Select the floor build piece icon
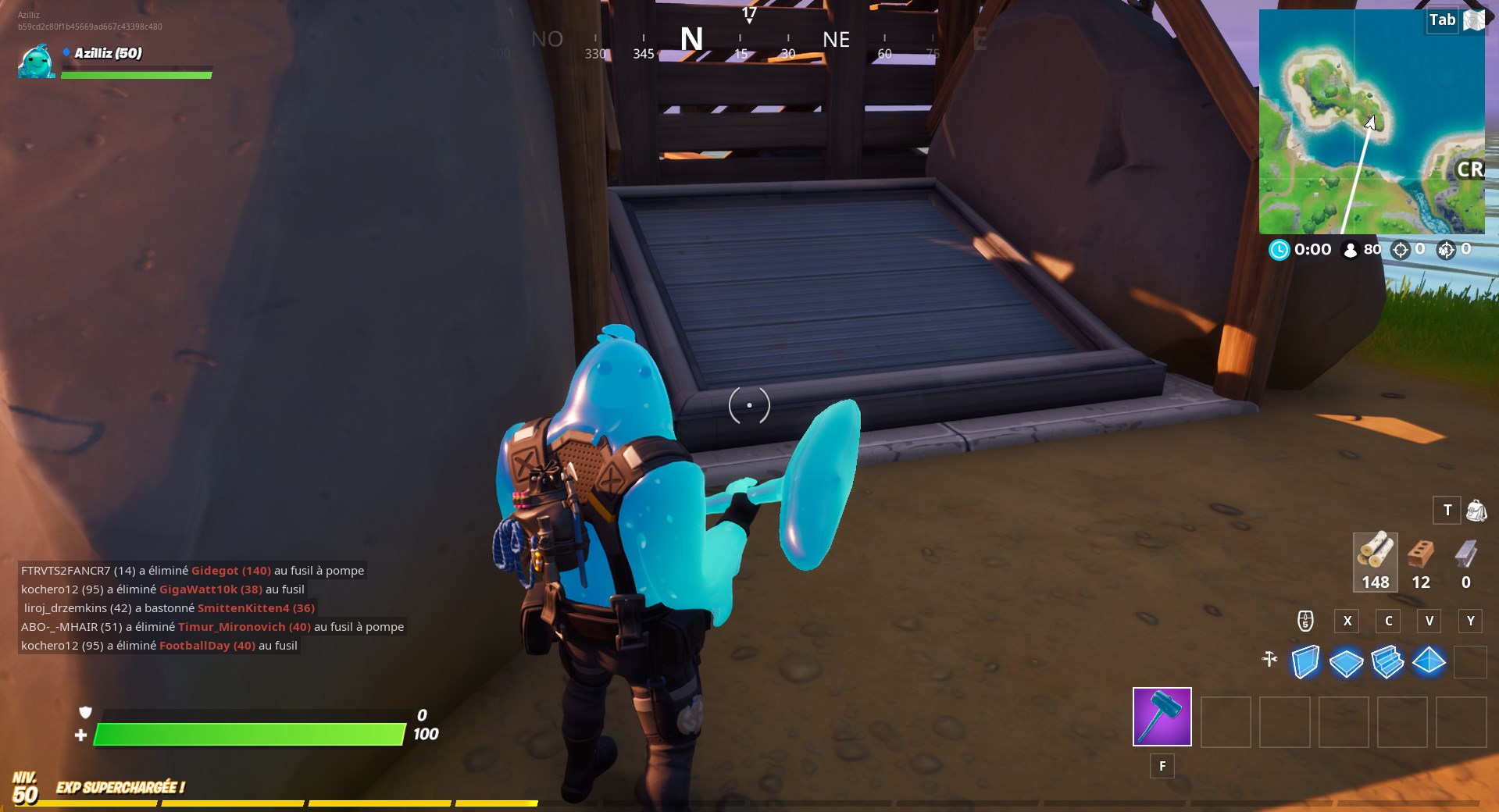 [1347, 663]
